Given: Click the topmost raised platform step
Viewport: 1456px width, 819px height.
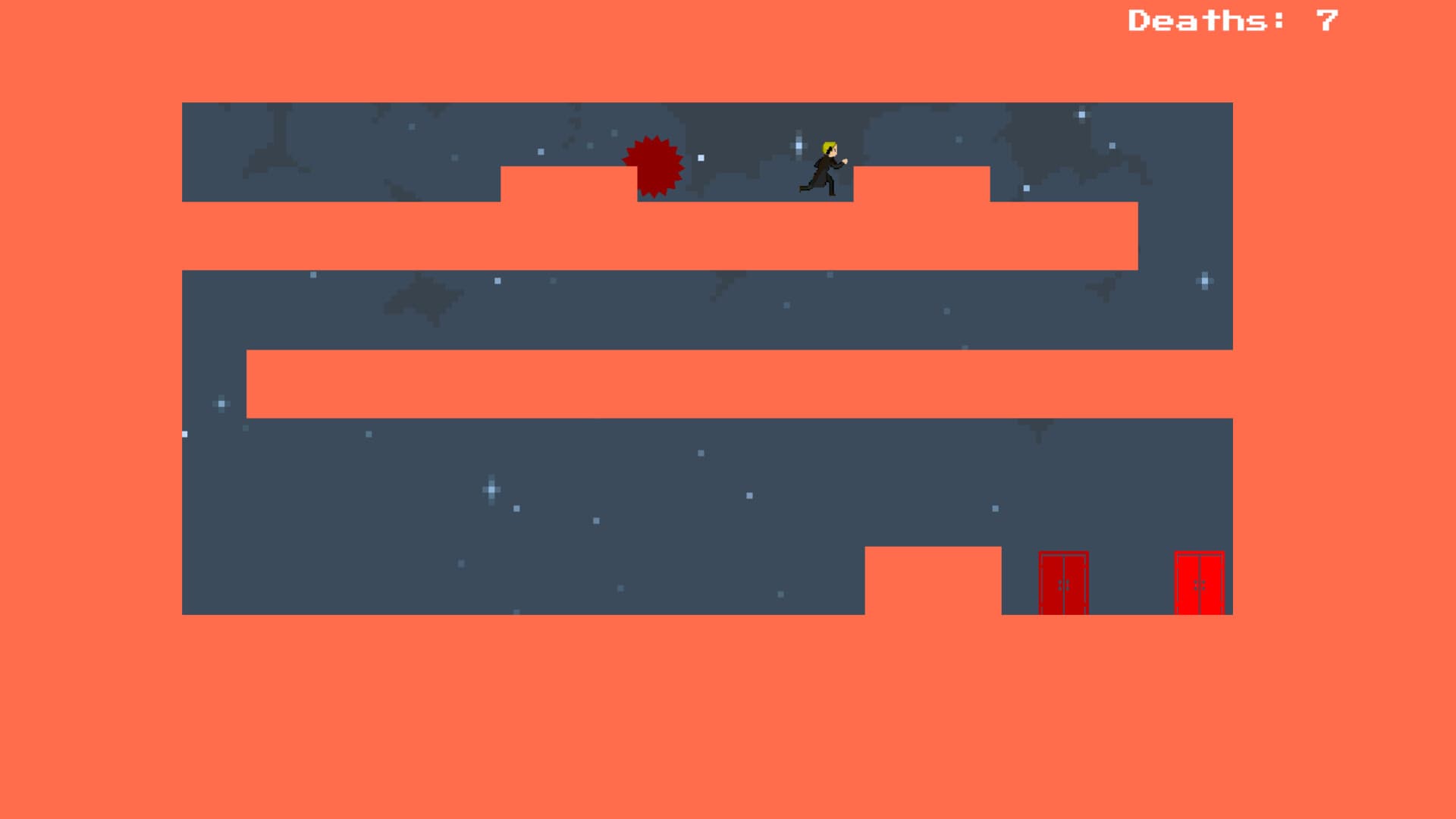Looking at the screenshot, I should 569,186.
